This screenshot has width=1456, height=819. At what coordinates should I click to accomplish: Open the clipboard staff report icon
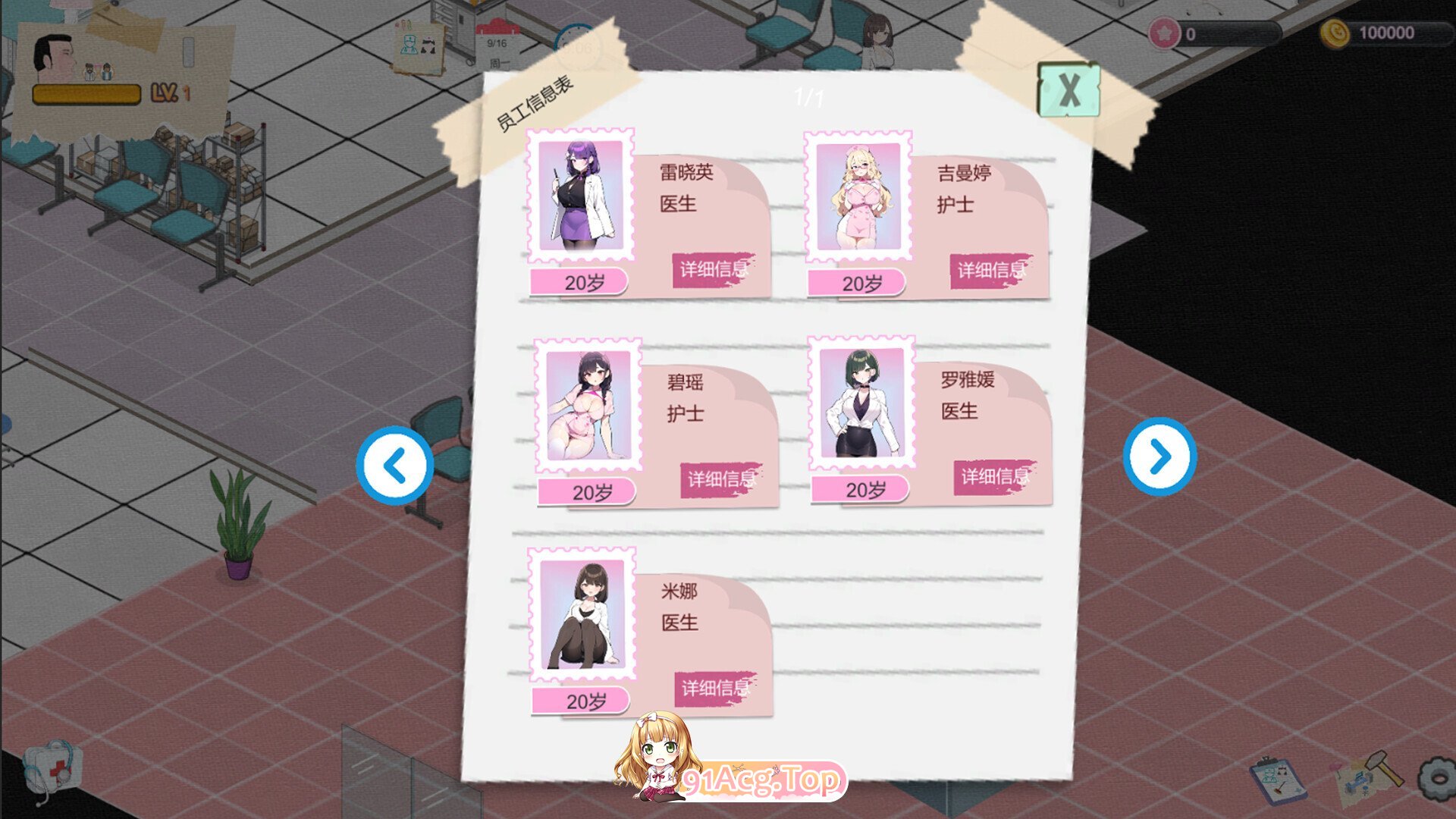point(1279,780)
